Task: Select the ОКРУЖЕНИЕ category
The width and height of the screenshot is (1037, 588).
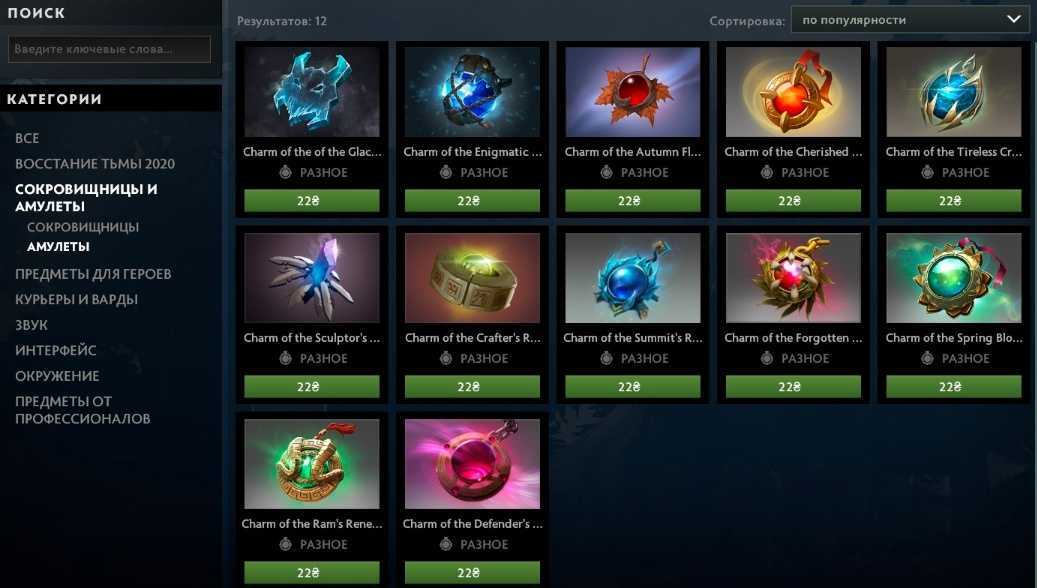Action: (x=57, y=376)
